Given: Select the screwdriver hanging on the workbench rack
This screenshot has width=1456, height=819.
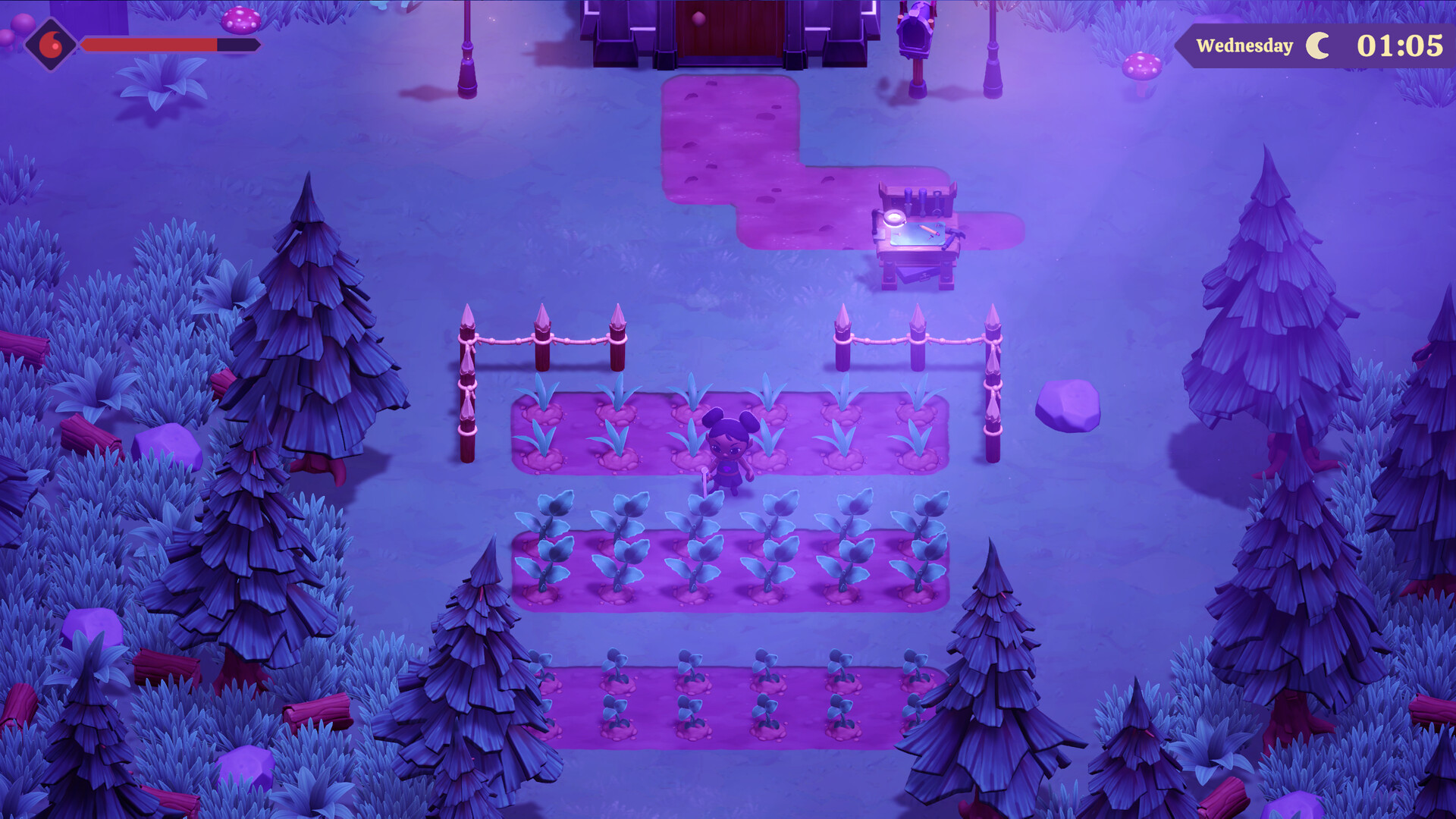Looking at the screenshot, I should 908,202.
